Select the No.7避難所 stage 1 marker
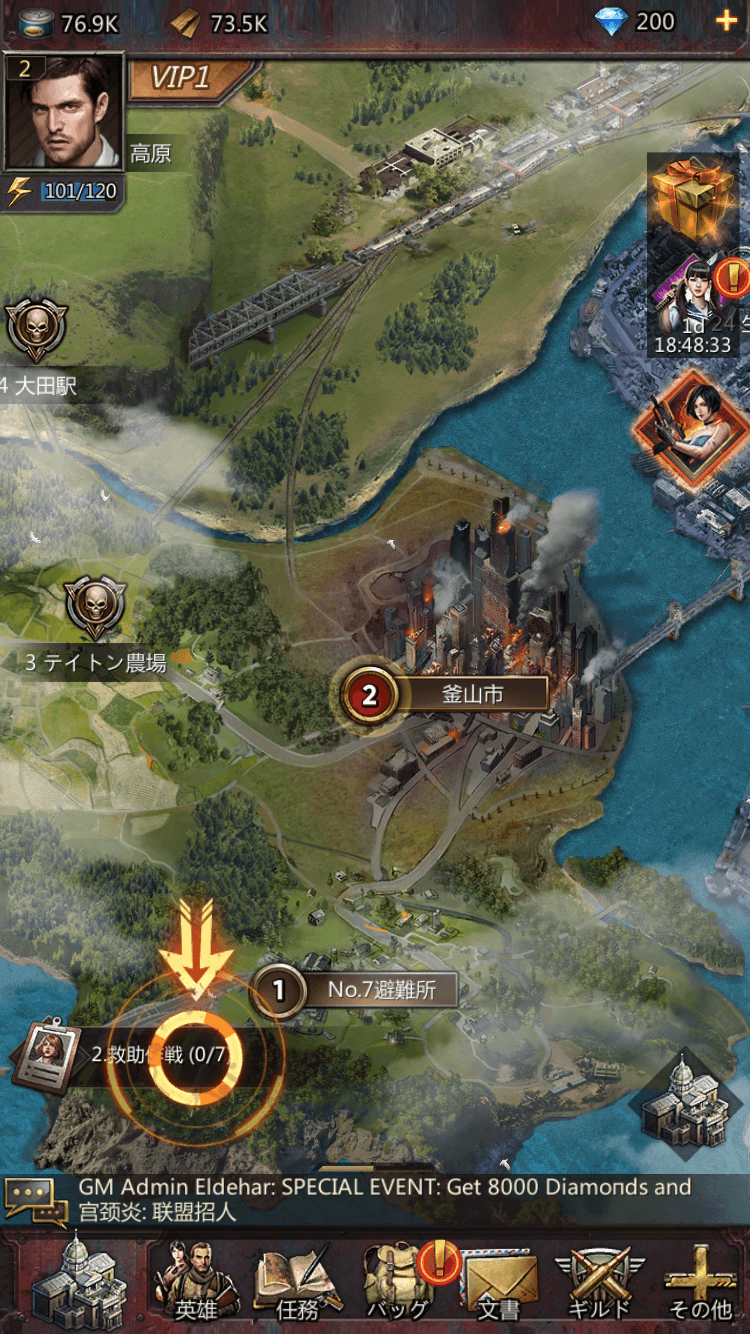 tap(279, 990)
